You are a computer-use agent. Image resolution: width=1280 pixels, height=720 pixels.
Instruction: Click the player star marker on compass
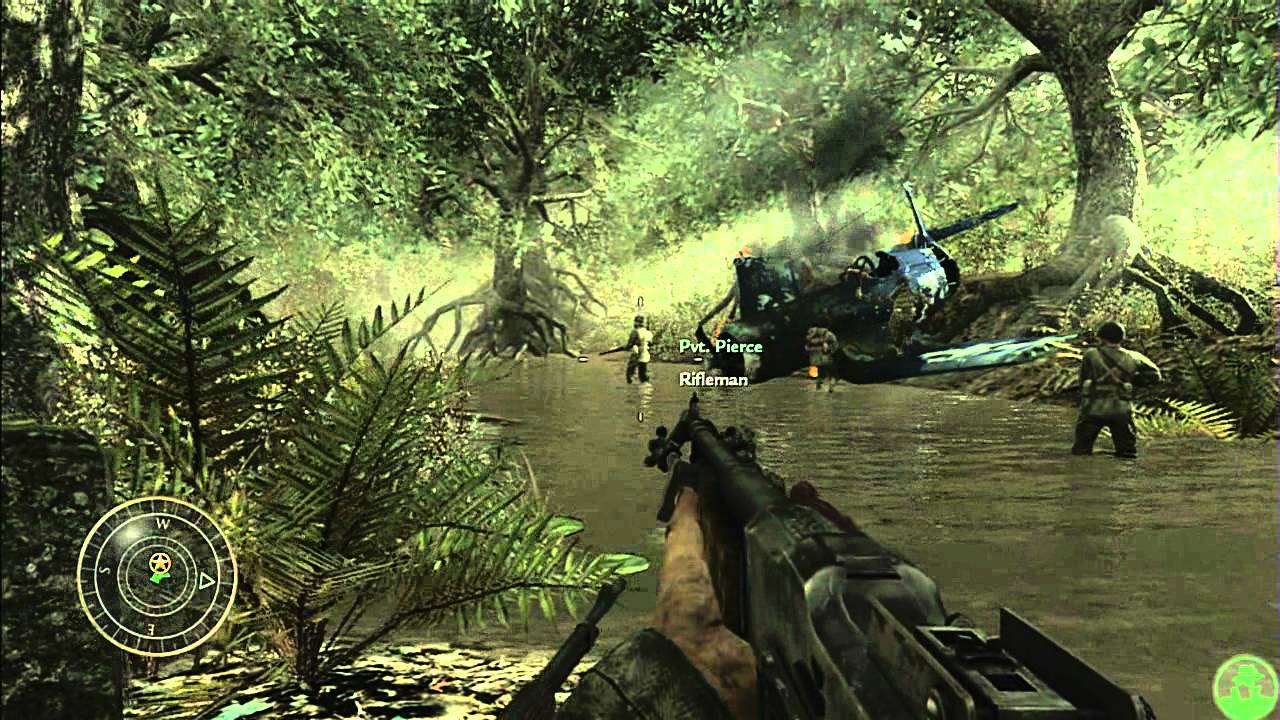click(x=159, y=563)
